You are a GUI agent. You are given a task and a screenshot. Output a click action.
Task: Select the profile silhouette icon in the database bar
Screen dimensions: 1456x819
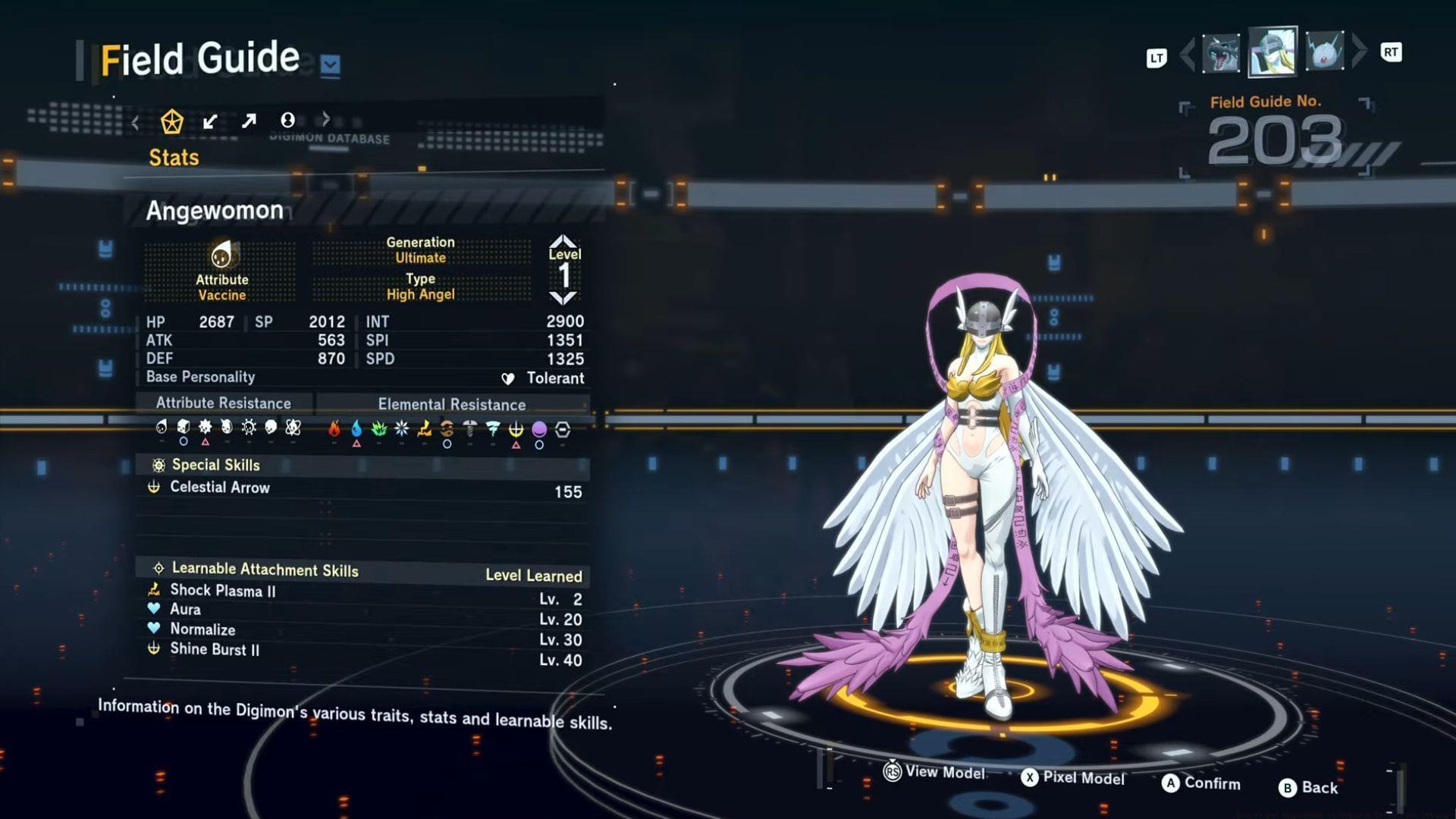pos(286,120)
